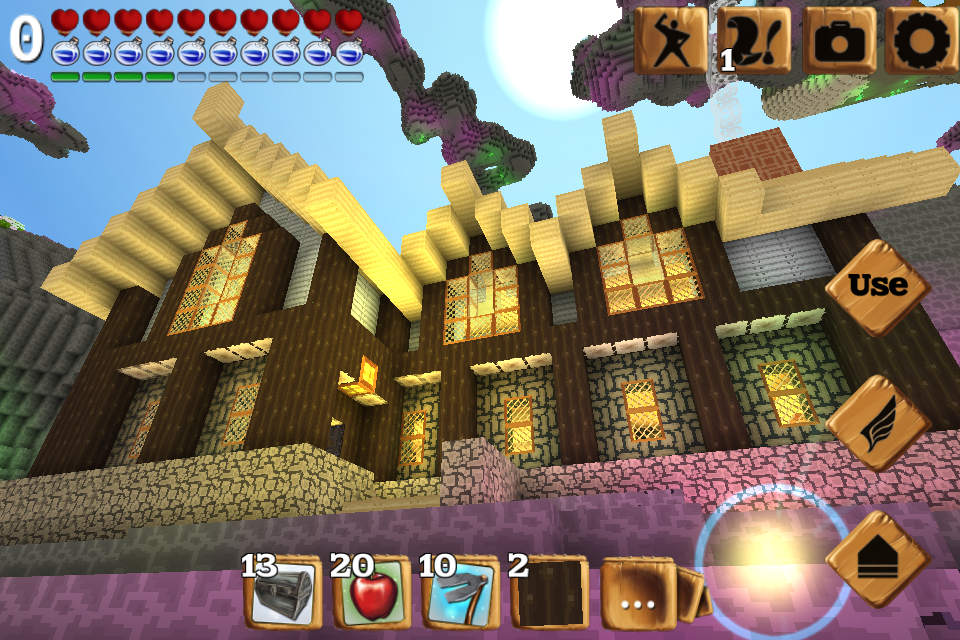Select the chest hotbar slot

[x=283, y=593]
